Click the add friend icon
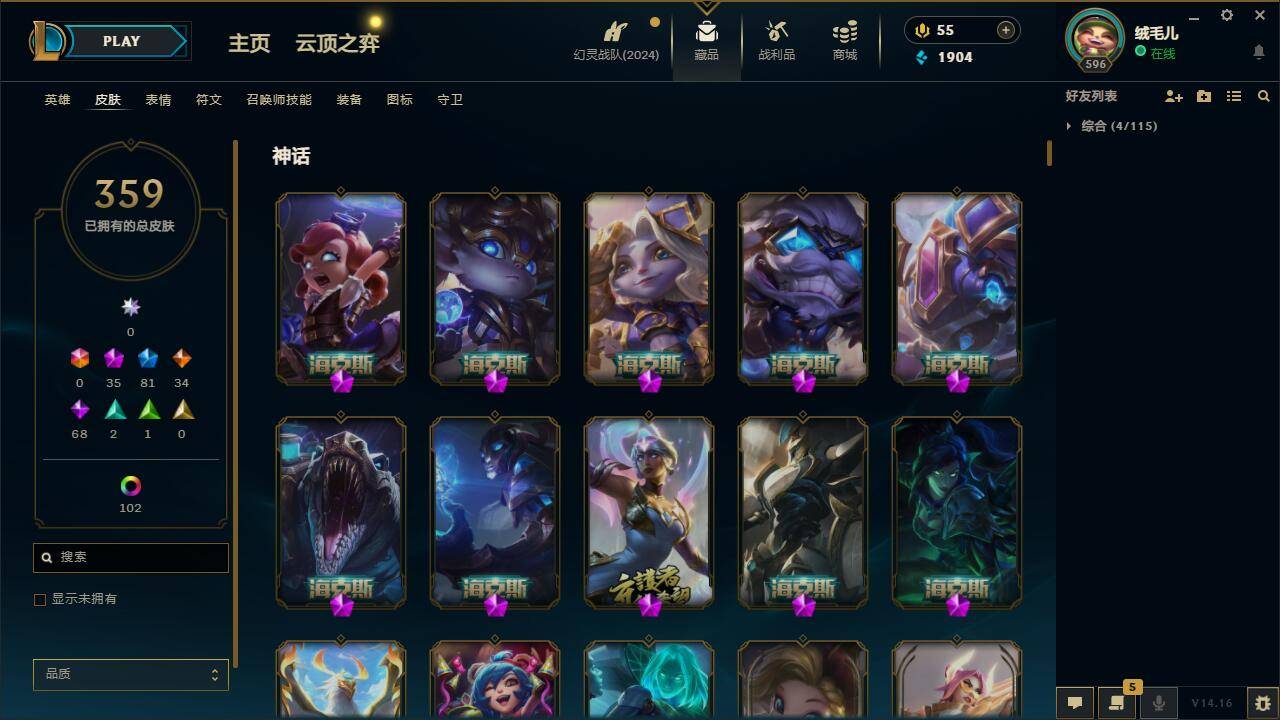 1174,96
